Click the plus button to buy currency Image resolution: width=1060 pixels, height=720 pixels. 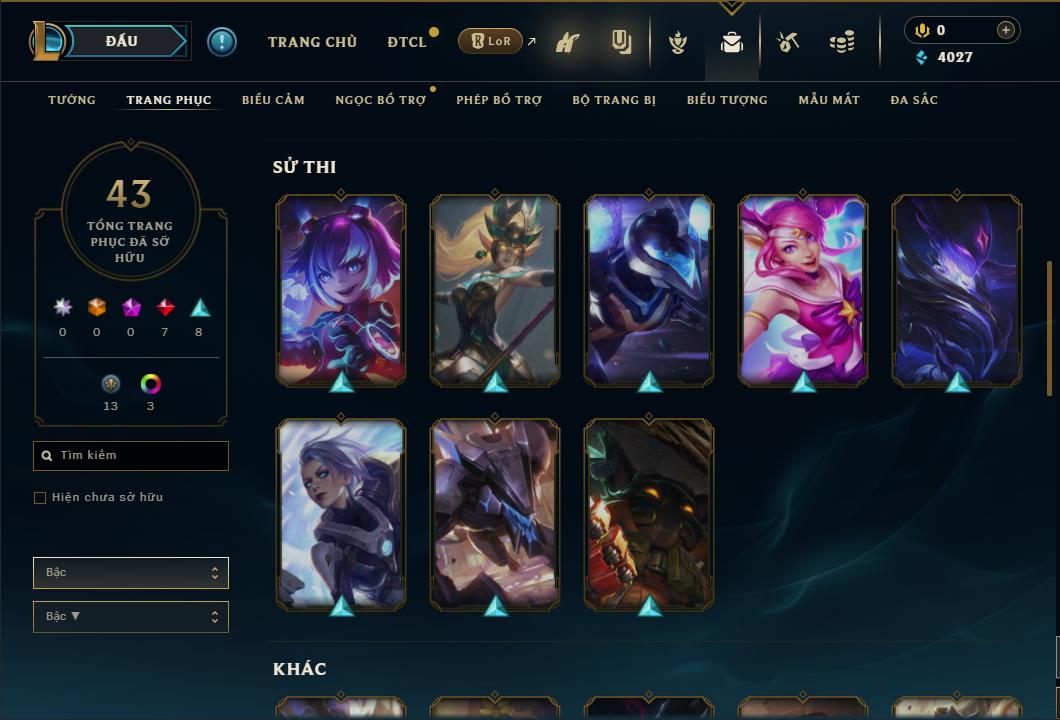pyautogui.click(x=1006, y=30)
